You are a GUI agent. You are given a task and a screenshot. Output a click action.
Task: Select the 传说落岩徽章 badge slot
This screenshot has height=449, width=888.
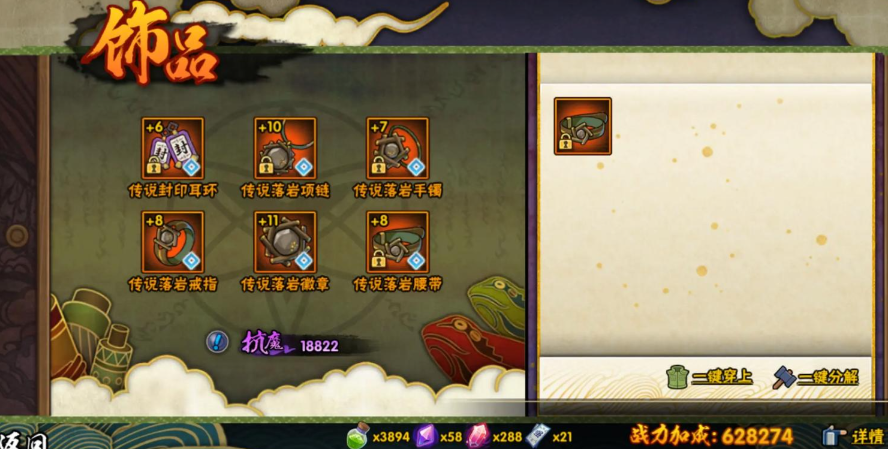[285, 242]
